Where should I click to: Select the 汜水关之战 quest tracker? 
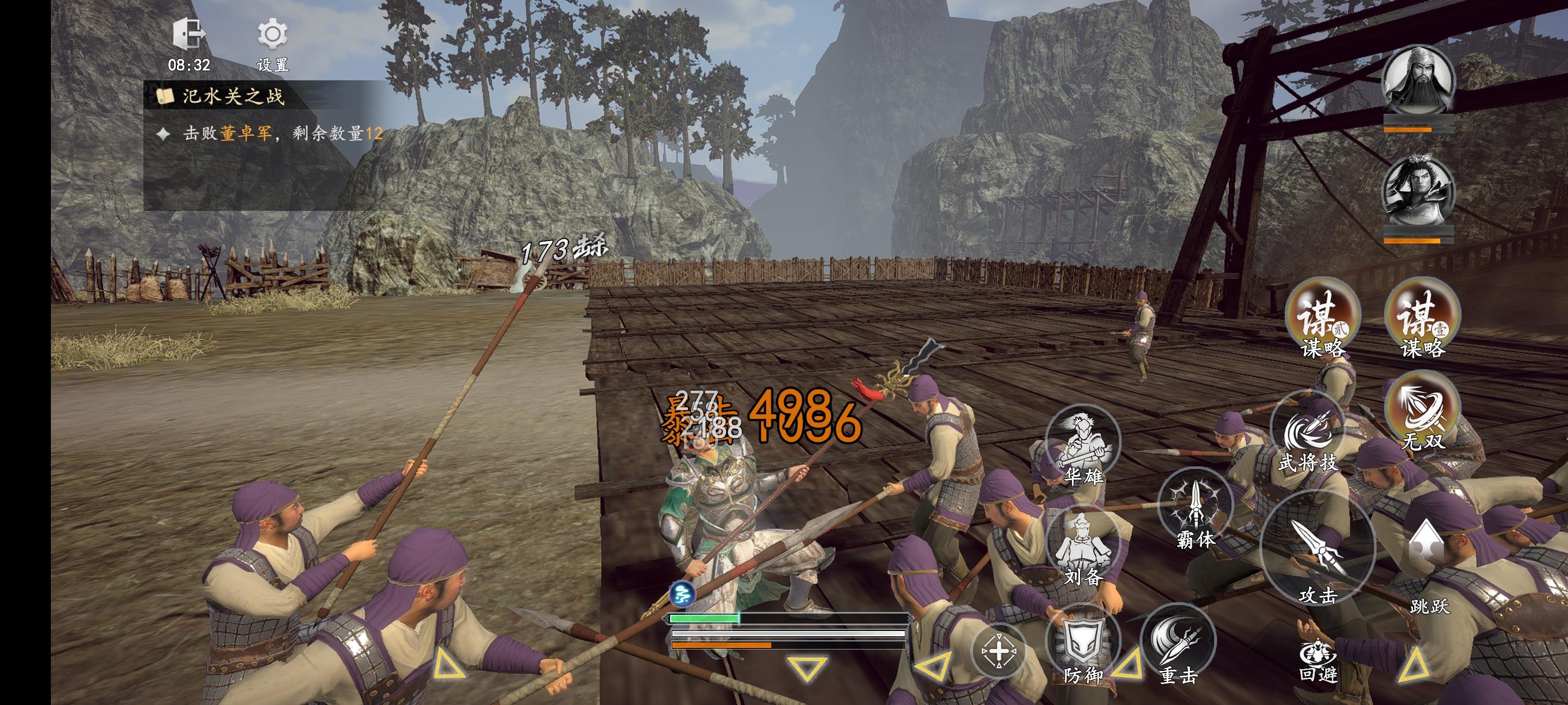[232, 96]
